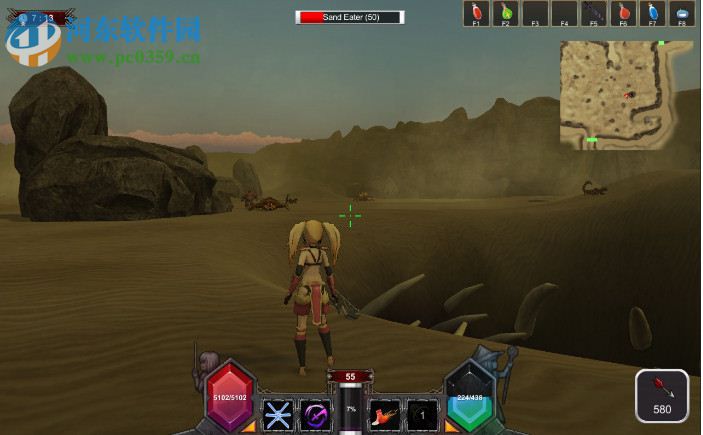Drink the red potion in the F6 slot
This screenshot has width=703, height=435.
[624, 13]
